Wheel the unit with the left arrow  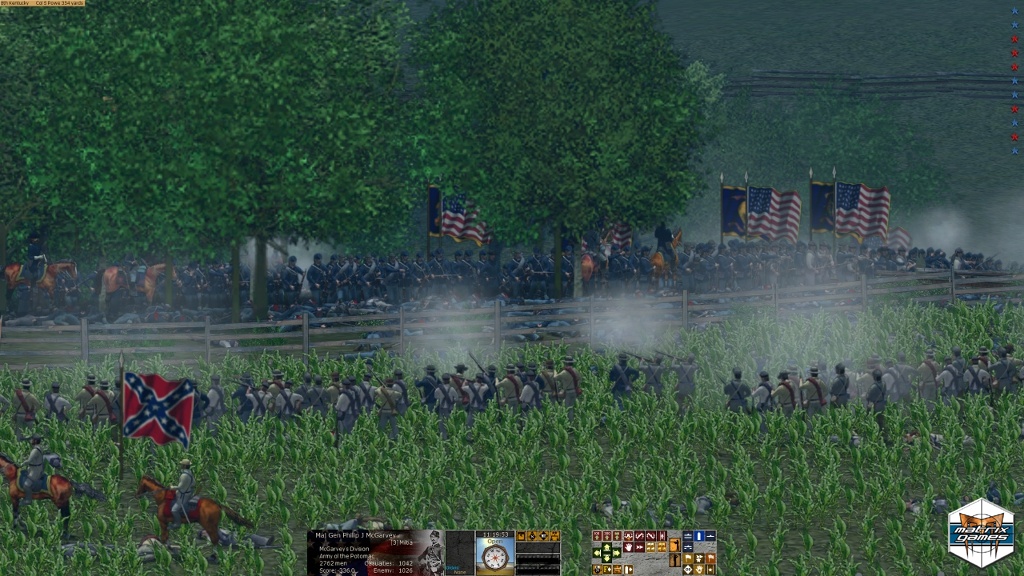coord(596,553)
